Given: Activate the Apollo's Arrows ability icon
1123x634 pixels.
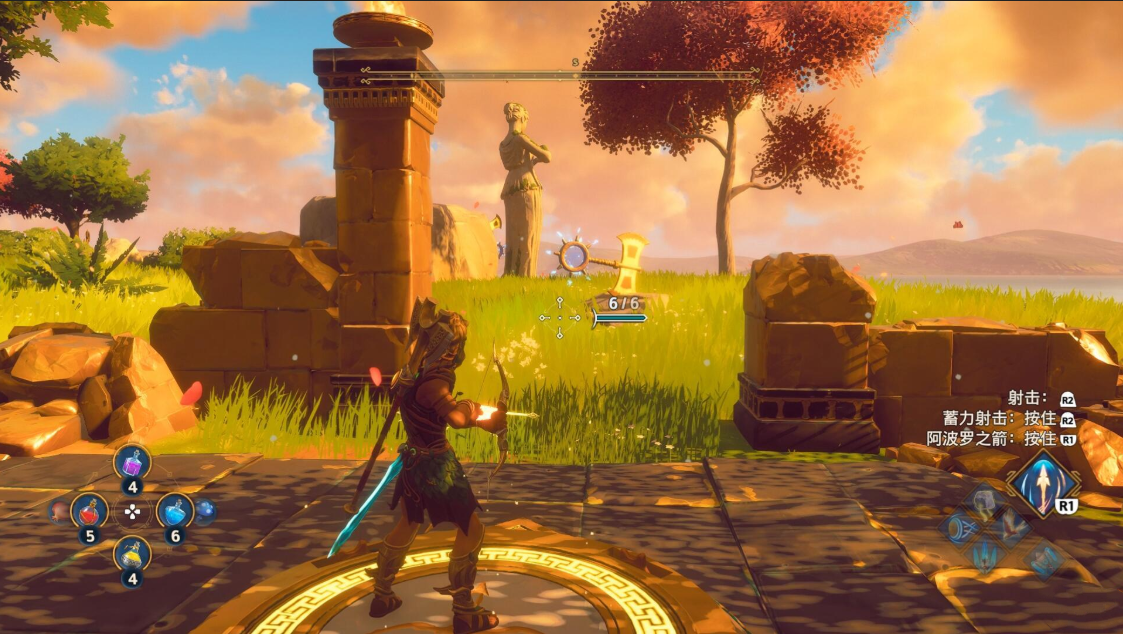Looking at the screenshot, I should (x=1042, y=482).
